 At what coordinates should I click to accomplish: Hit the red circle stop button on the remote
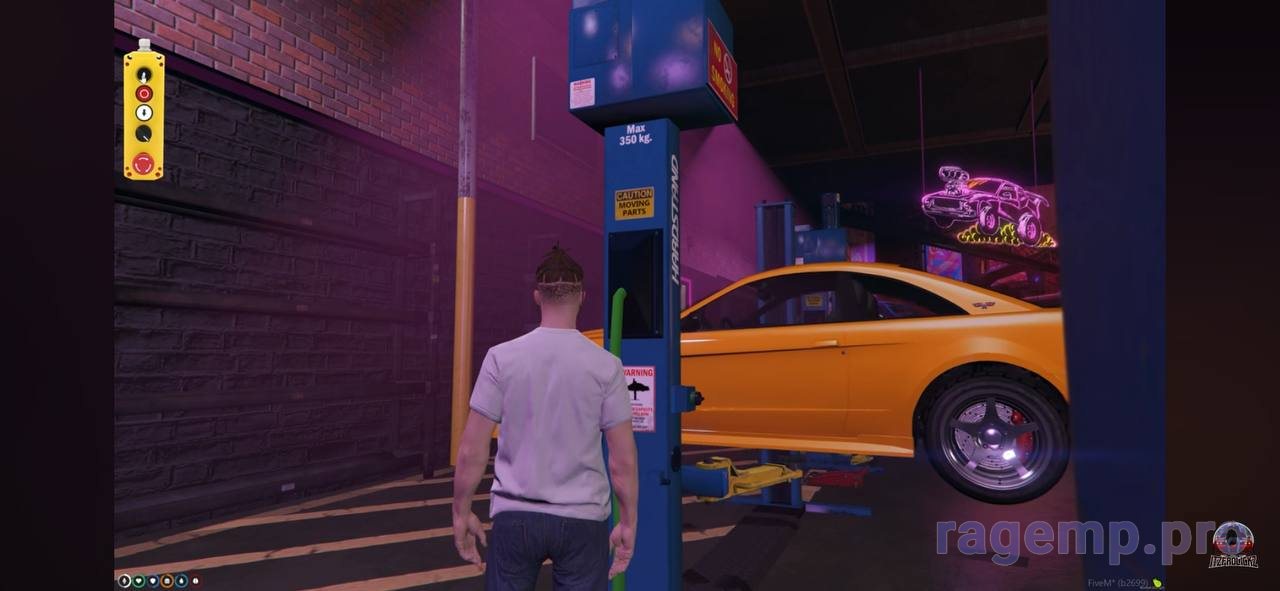tap(143, 93)
